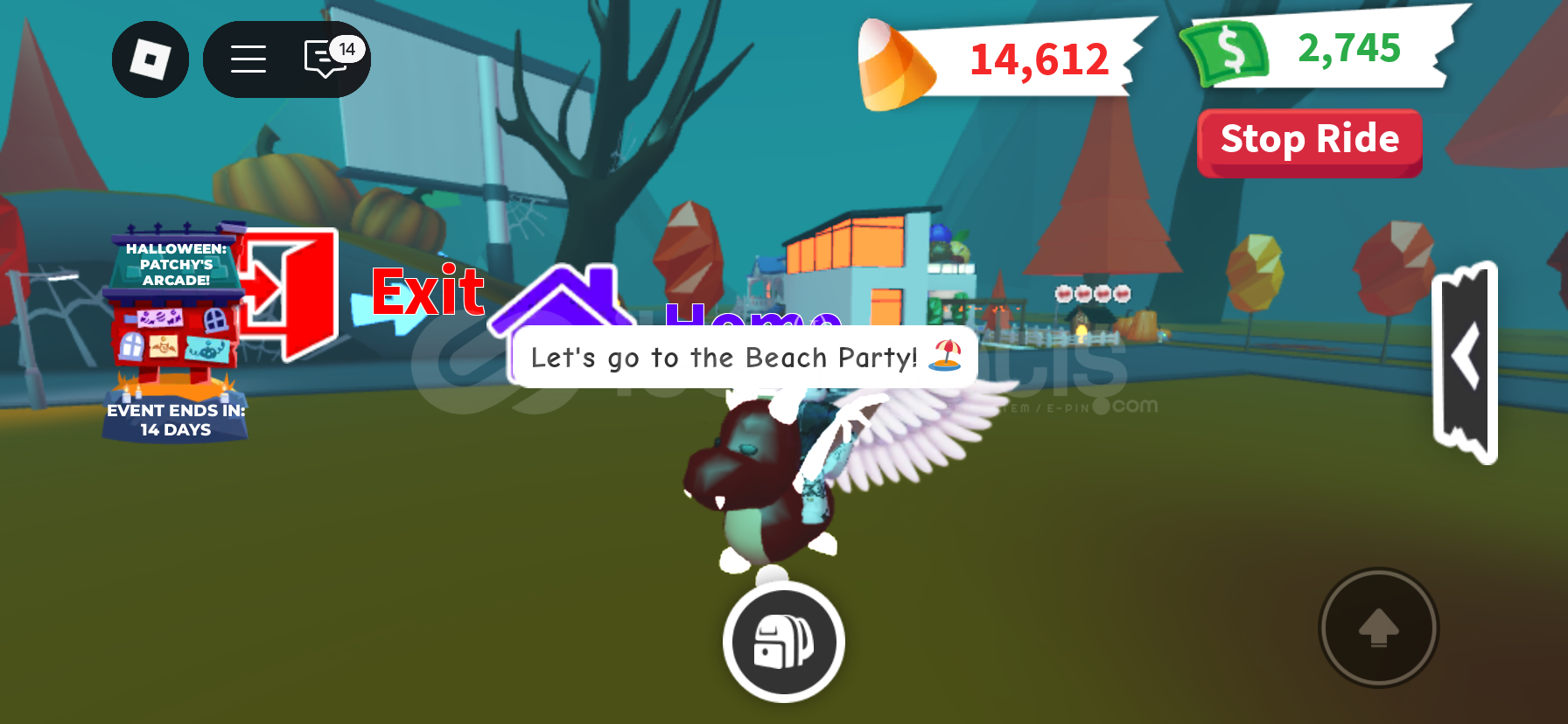The height and width of the screenshot is (724, 1568).
Task: Click the candy corn count 14,612
Action: (1038, 59)
